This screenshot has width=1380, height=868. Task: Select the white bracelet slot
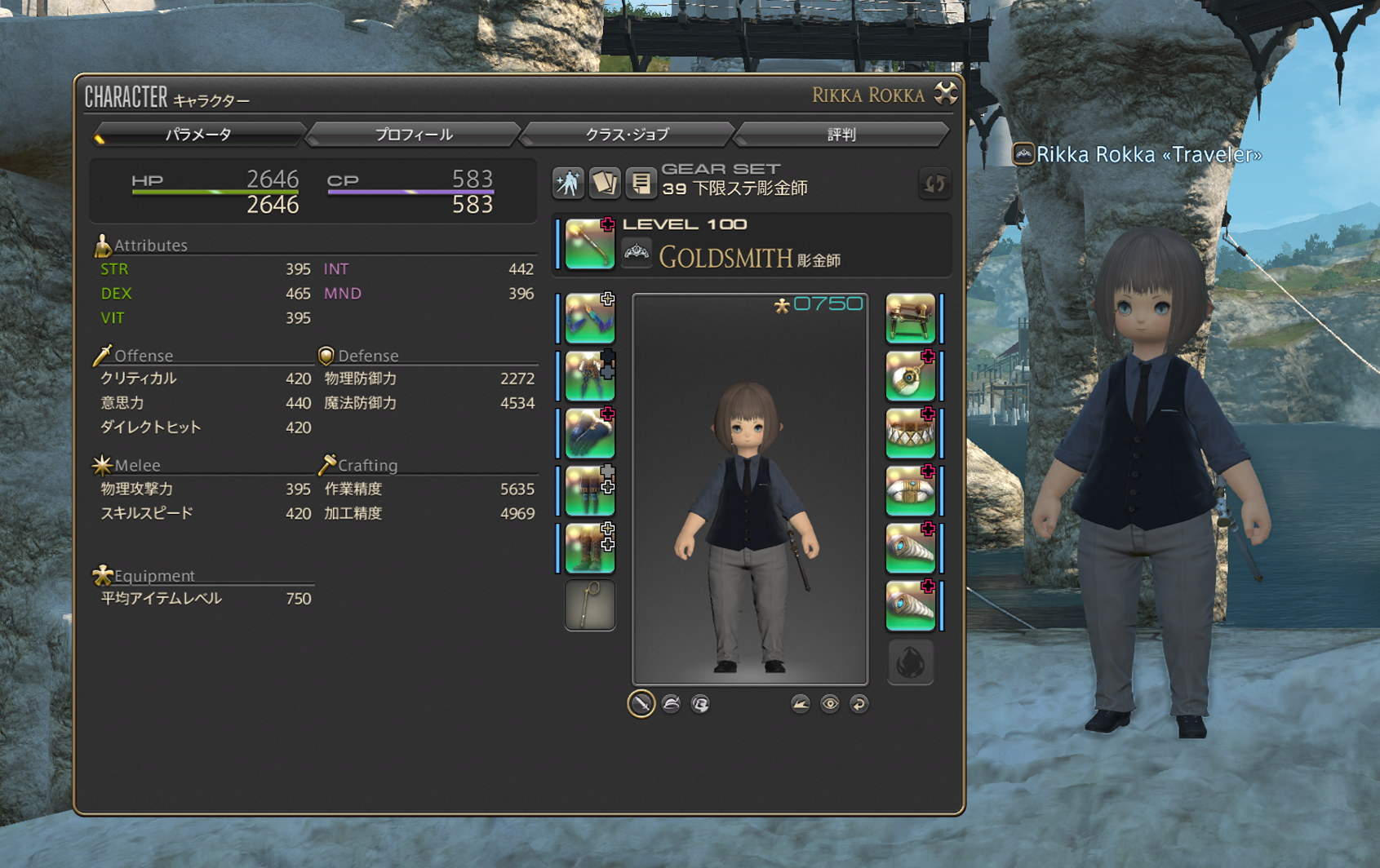(910, 491)
